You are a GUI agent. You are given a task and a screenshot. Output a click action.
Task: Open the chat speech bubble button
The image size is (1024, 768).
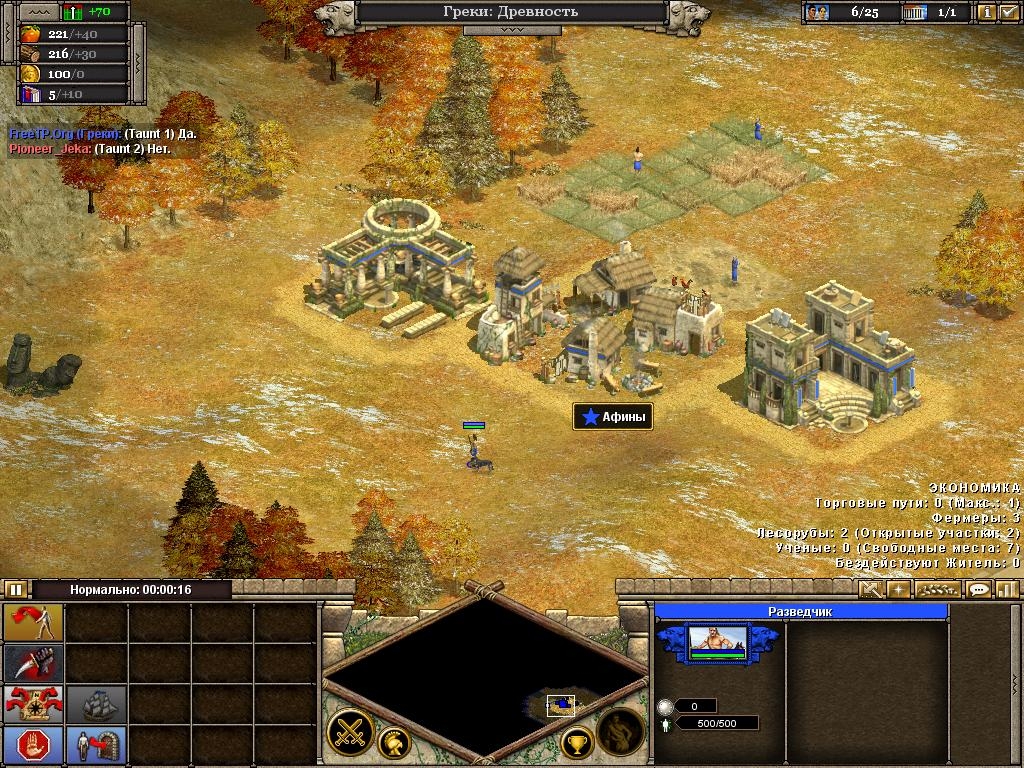[x=979, y=590]
